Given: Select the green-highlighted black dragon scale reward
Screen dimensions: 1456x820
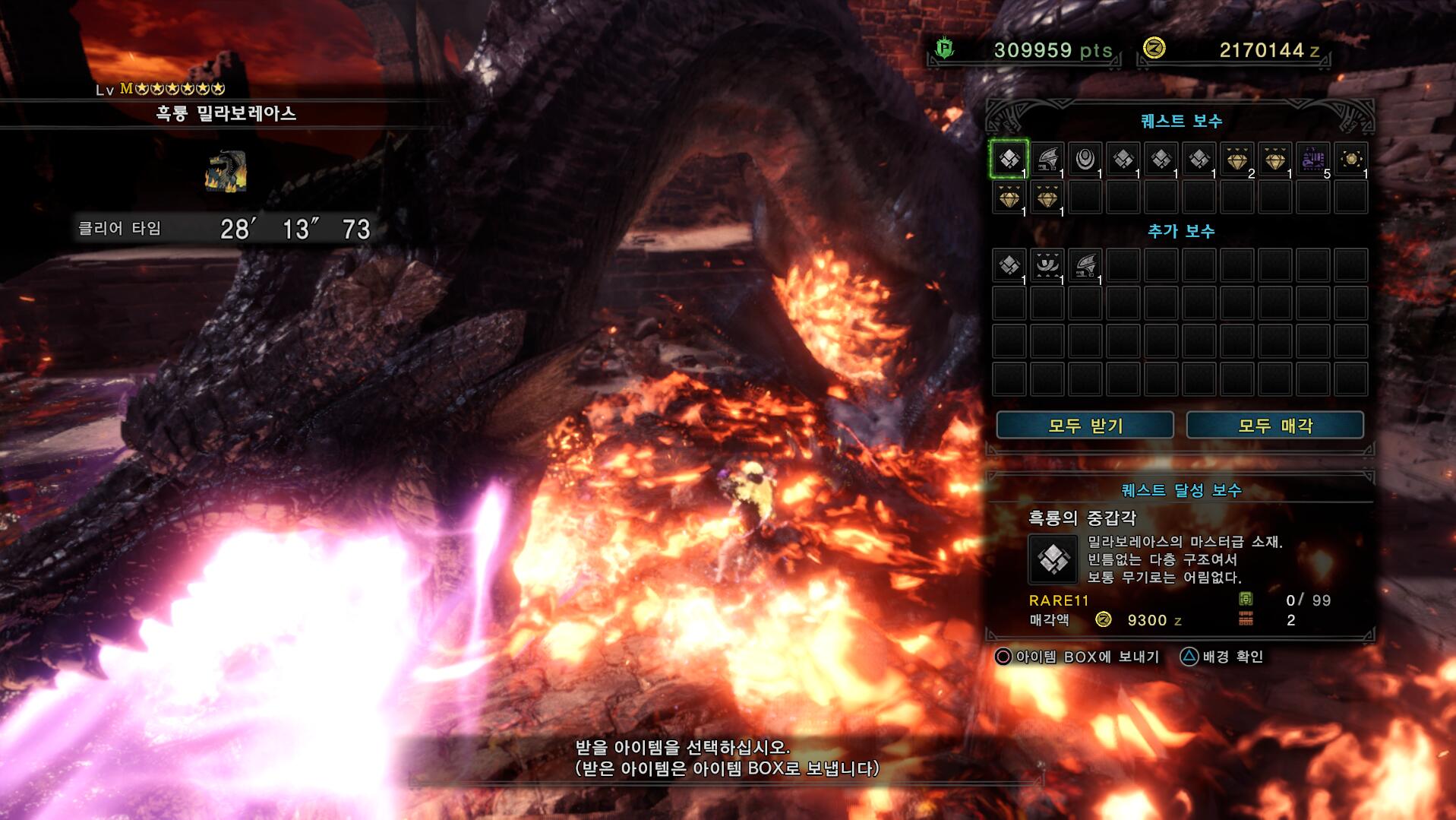Looking at the screenshot, I should point(1009,159).
